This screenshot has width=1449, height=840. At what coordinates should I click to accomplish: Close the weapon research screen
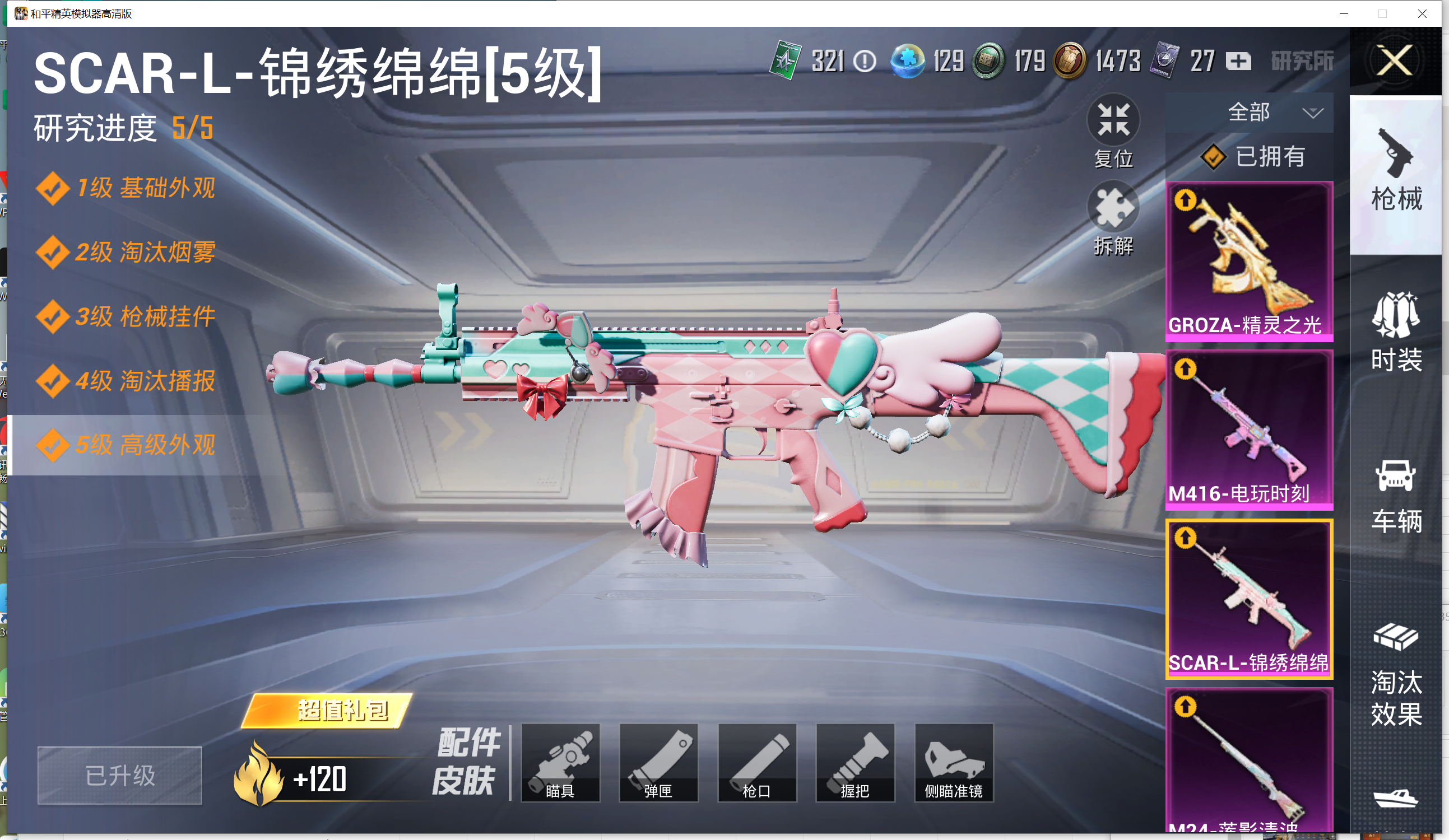(x=1395, y=61)
